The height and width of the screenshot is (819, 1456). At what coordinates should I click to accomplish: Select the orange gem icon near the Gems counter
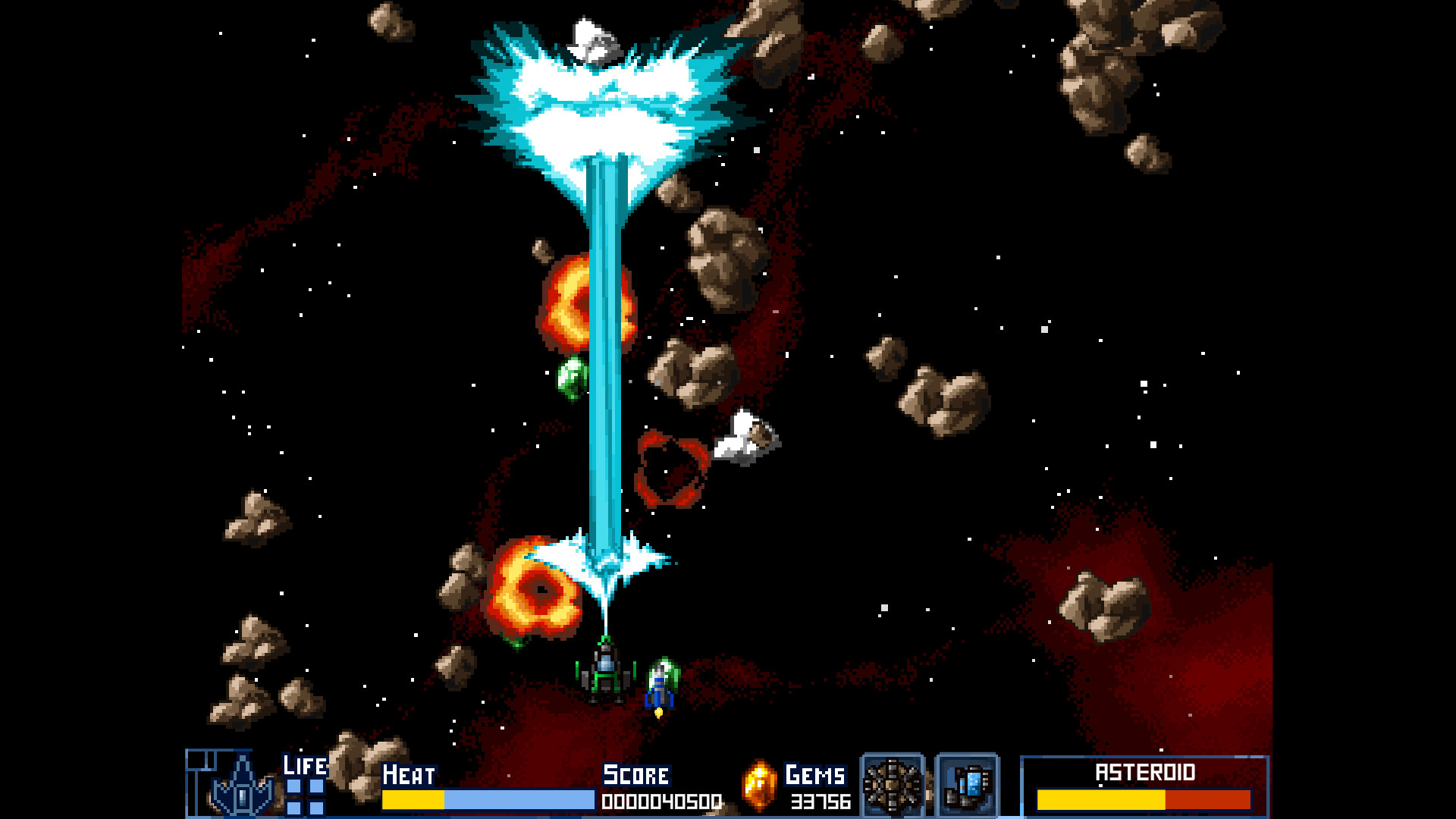coord(758,787)
